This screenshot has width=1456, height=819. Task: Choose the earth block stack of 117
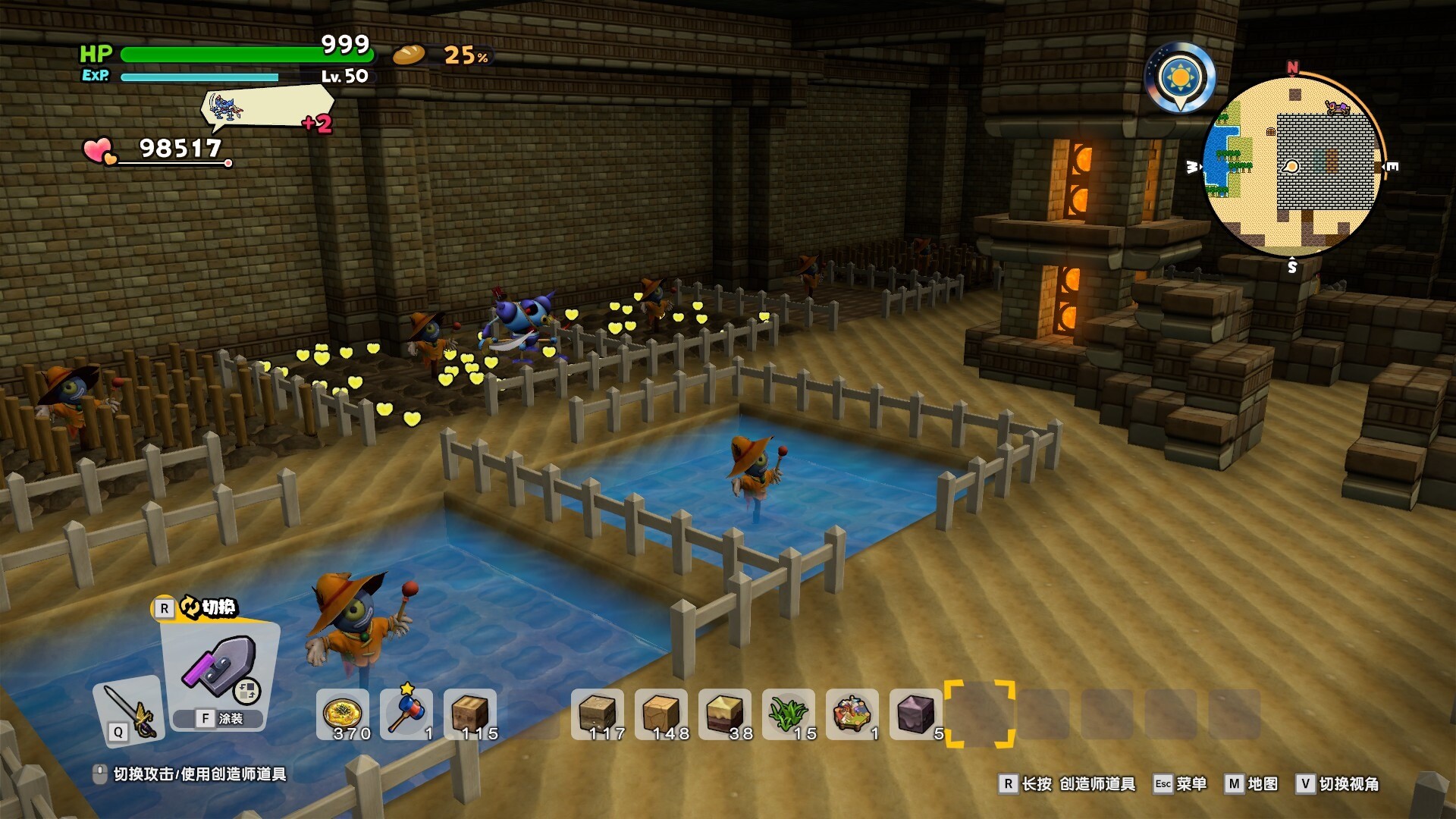(x=598, y=714)
